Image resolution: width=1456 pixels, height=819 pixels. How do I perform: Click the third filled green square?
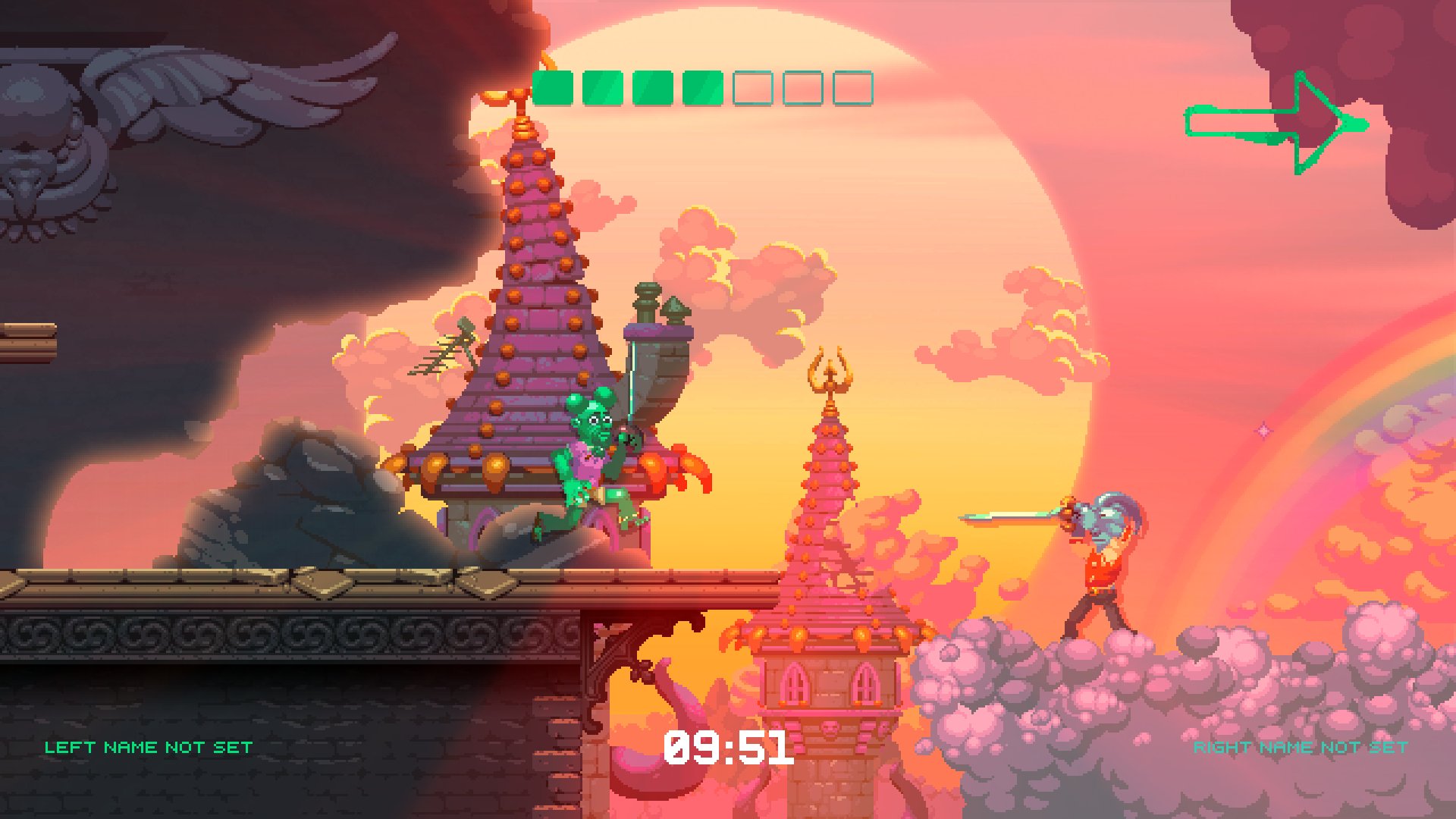(x=654, y=87)
